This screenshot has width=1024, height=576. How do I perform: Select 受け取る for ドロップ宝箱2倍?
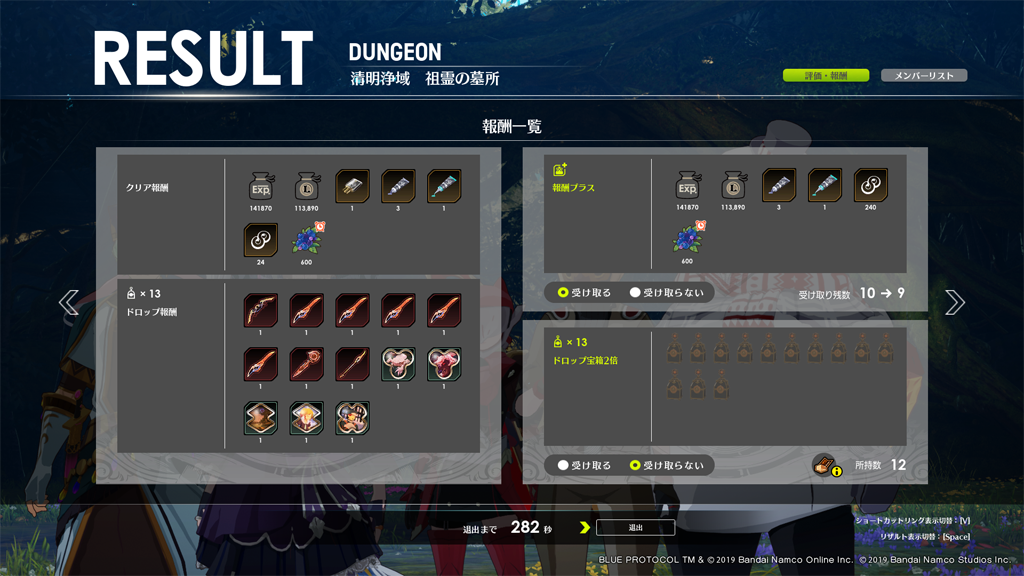pos(564,465)
